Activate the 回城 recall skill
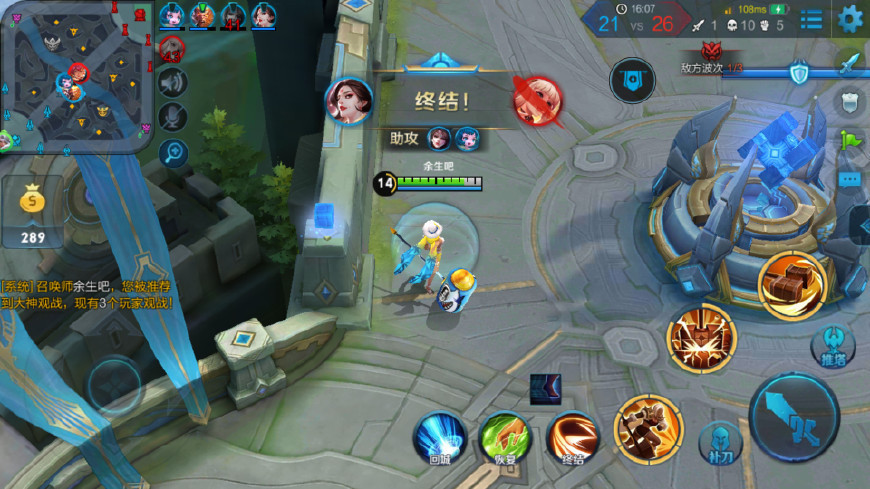 pyautogui.click(x=441, y=436)
